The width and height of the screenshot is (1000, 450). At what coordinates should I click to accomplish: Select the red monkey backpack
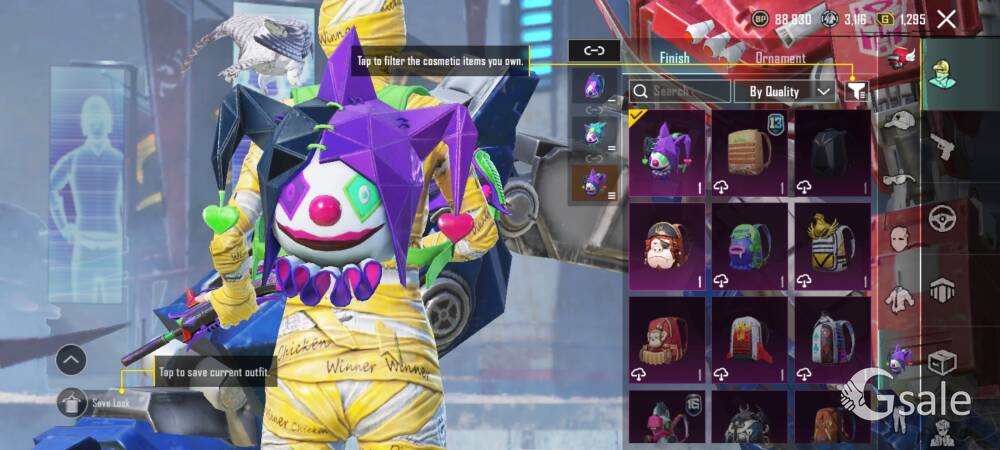[666, 340]
